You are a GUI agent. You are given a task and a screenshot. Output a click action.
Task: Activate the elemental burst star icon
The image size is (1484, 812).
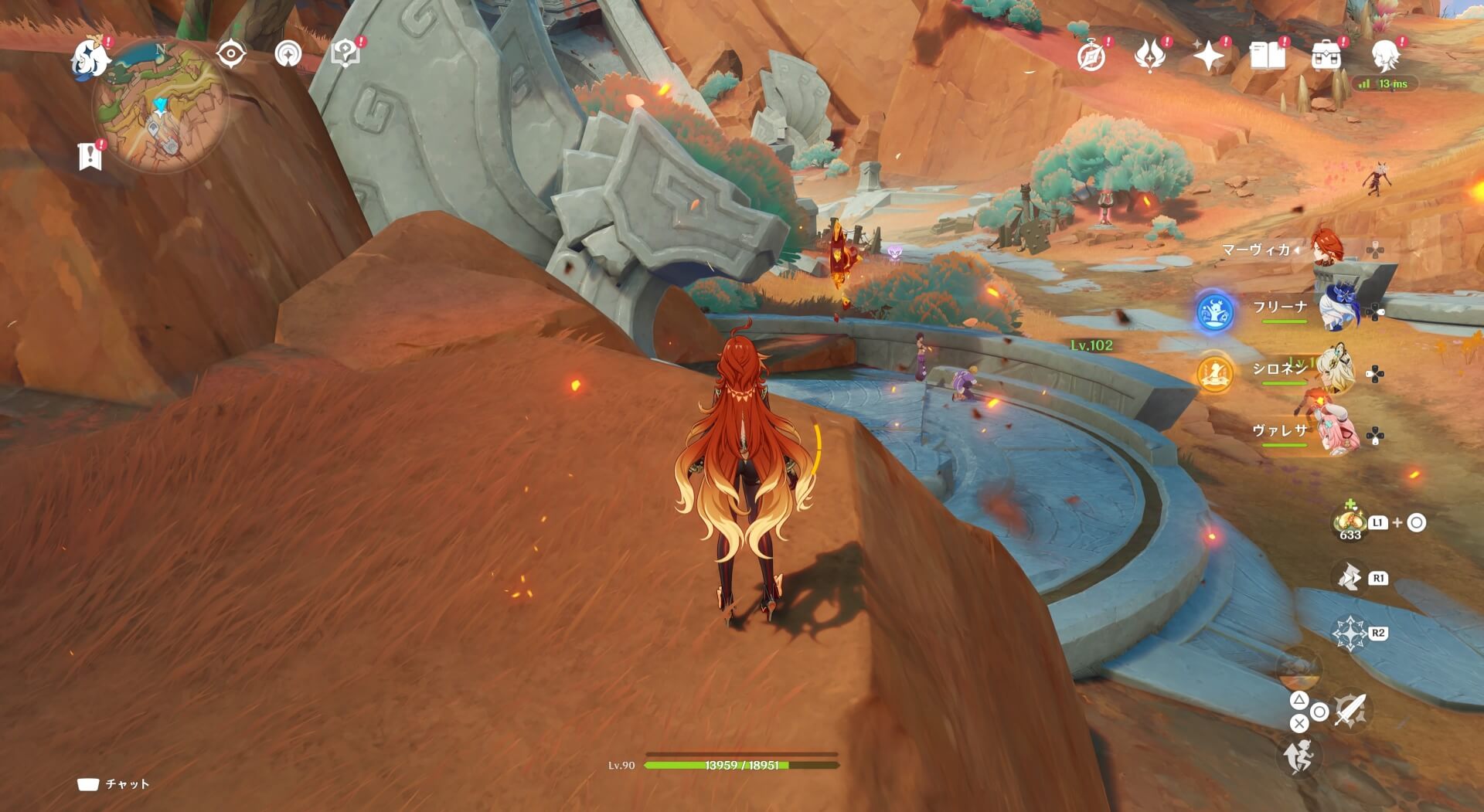1350,634
